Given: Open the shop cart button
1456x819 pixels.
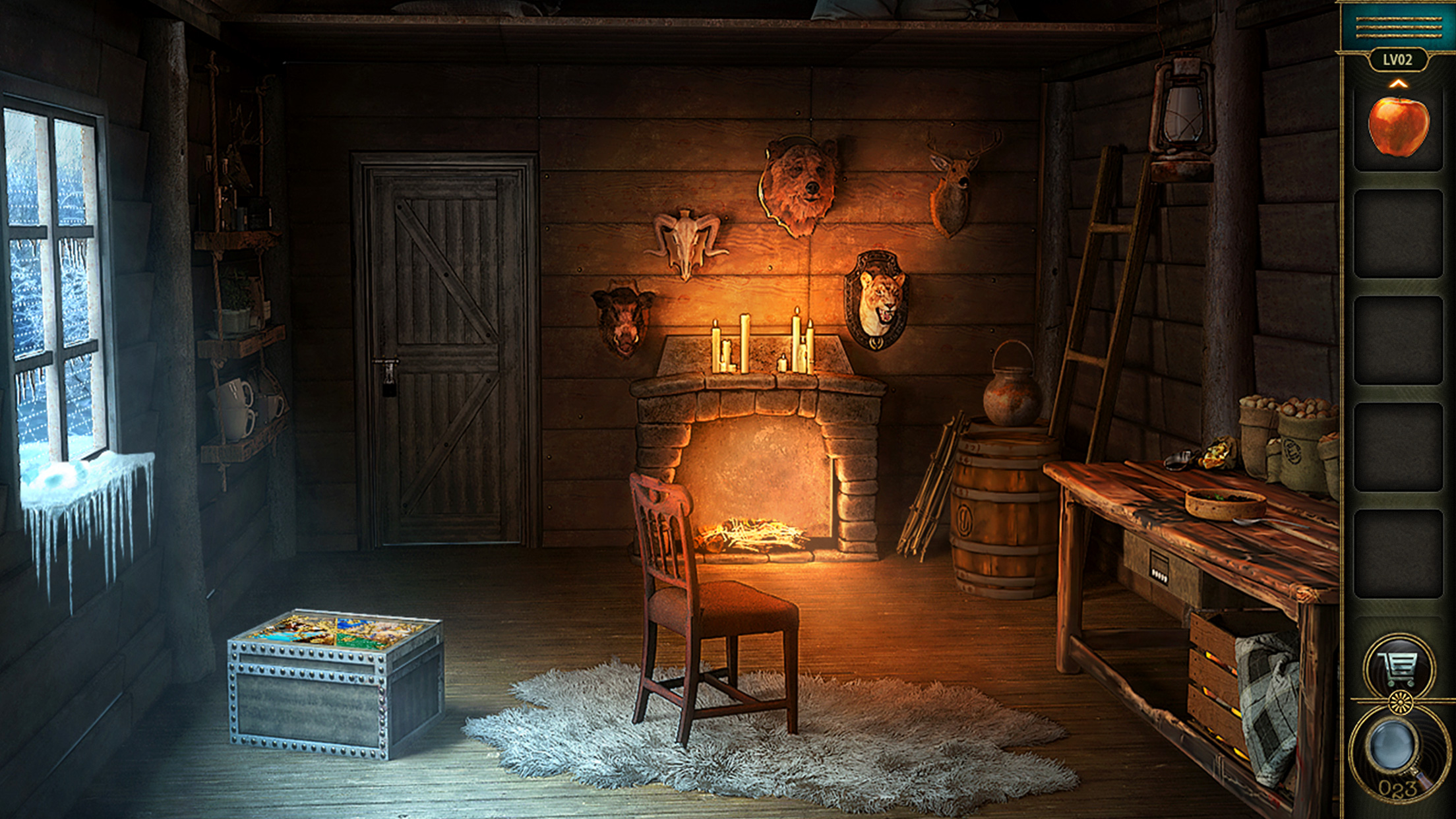Looking at the screenshot, I should click(1399, 667).
